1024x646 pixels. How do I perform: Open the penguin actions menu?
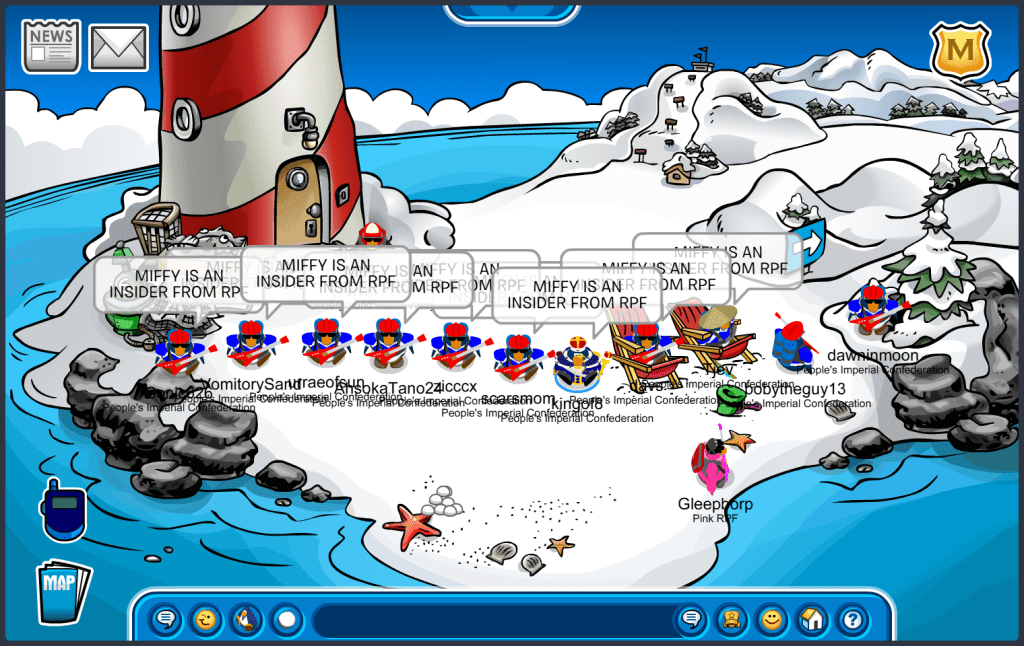[x=246, y=620]
